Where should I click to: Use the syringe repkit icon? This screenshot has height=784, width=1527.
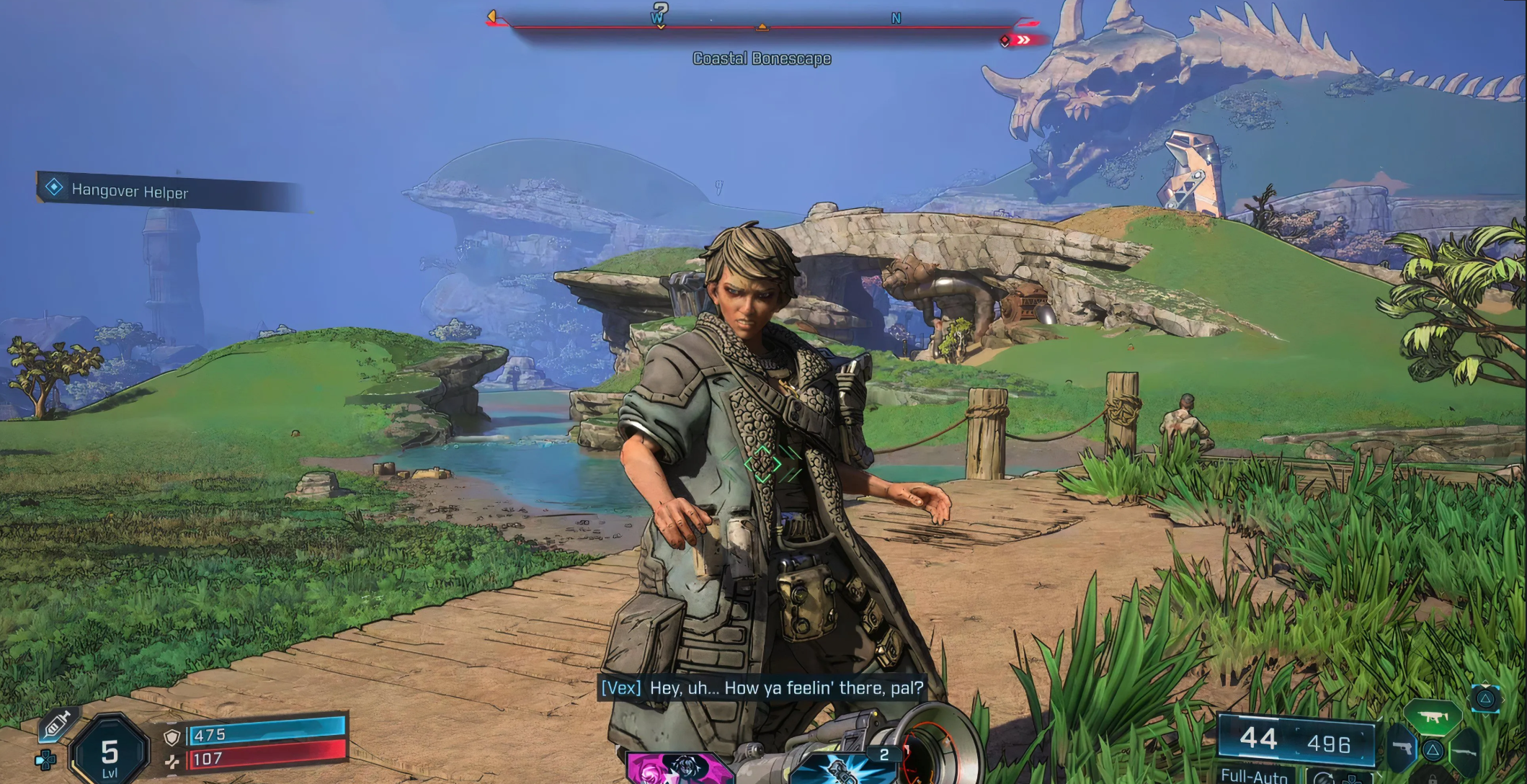pyautogui.click(x=58, y=725)
